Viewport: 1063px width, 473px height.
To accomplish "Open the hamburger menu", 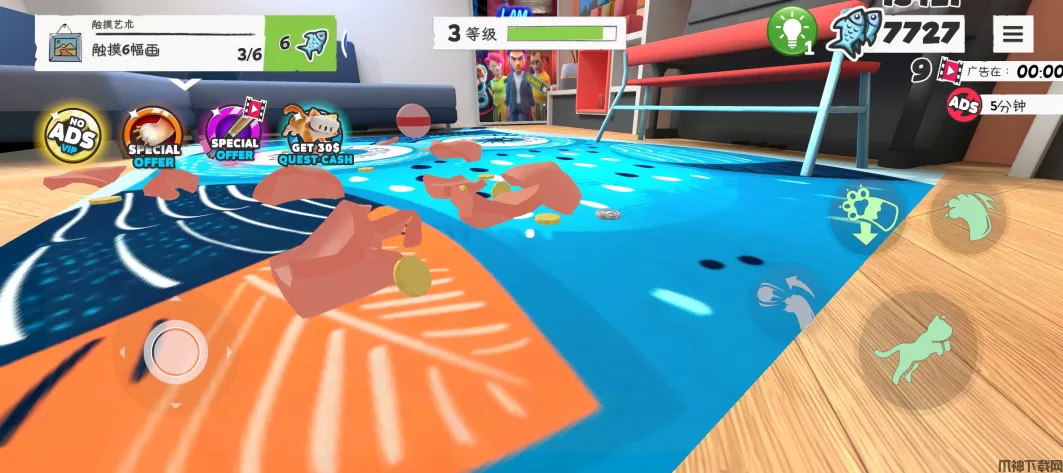I will tap(1012, 33).
